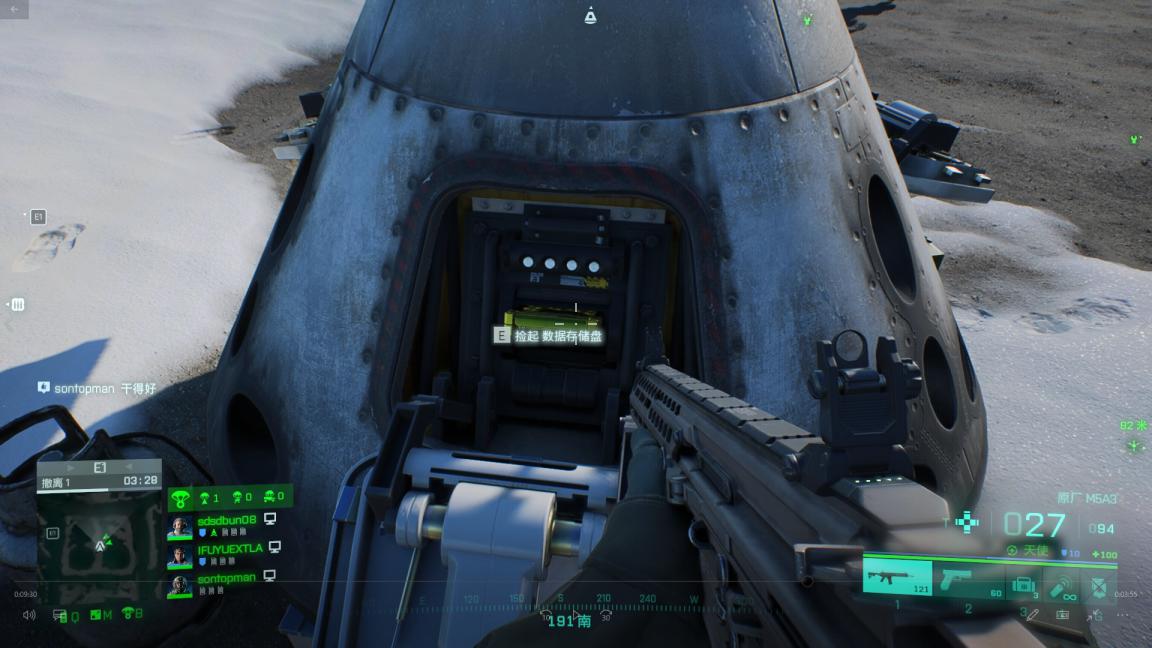Viewport: 1152px width, 648px height.
Task: Switch to the pistol sidearm slot
Action: (x=967, y=578)
